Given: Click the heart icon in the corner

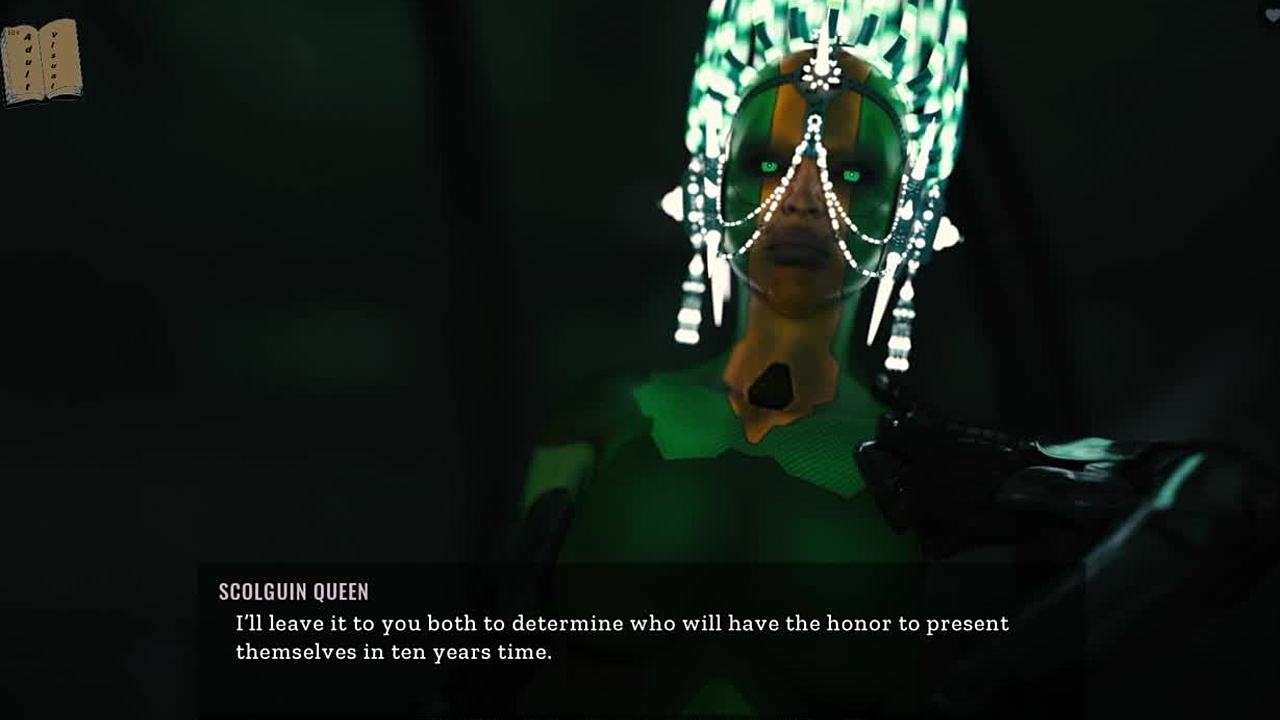Looking at the screenshot, I should [1271, 14].
